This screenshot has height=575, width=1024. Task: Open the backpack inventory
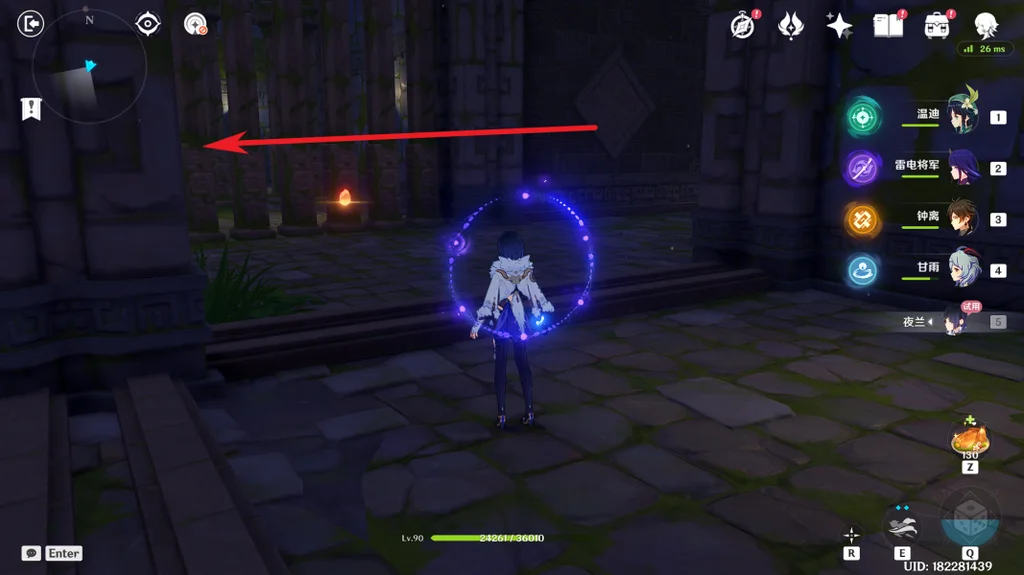click(x=936, y=26)
